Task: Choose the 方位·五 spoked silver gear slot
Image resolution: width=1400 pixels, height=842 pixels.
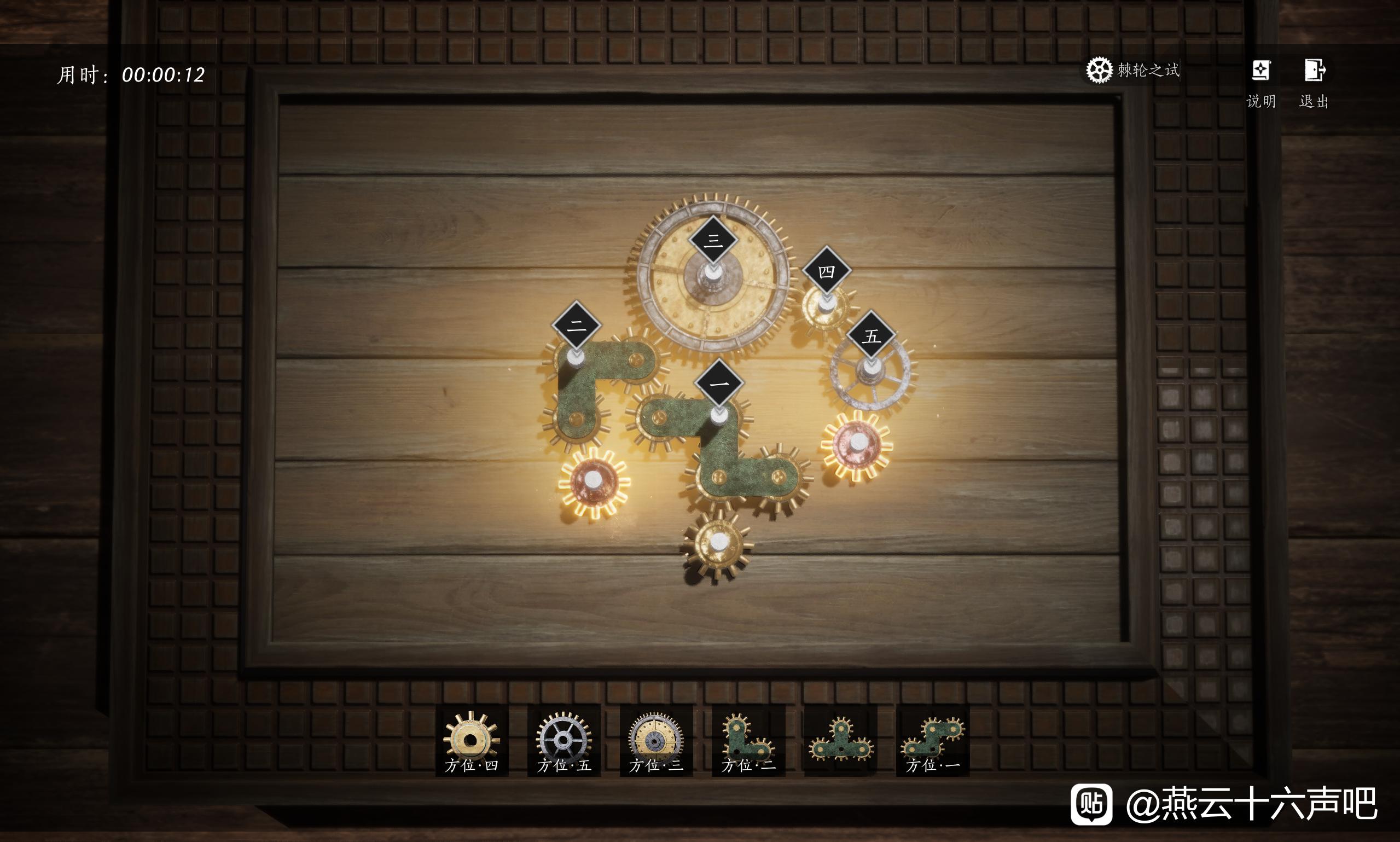Action: pyautogui.click(x=564, y=740)
